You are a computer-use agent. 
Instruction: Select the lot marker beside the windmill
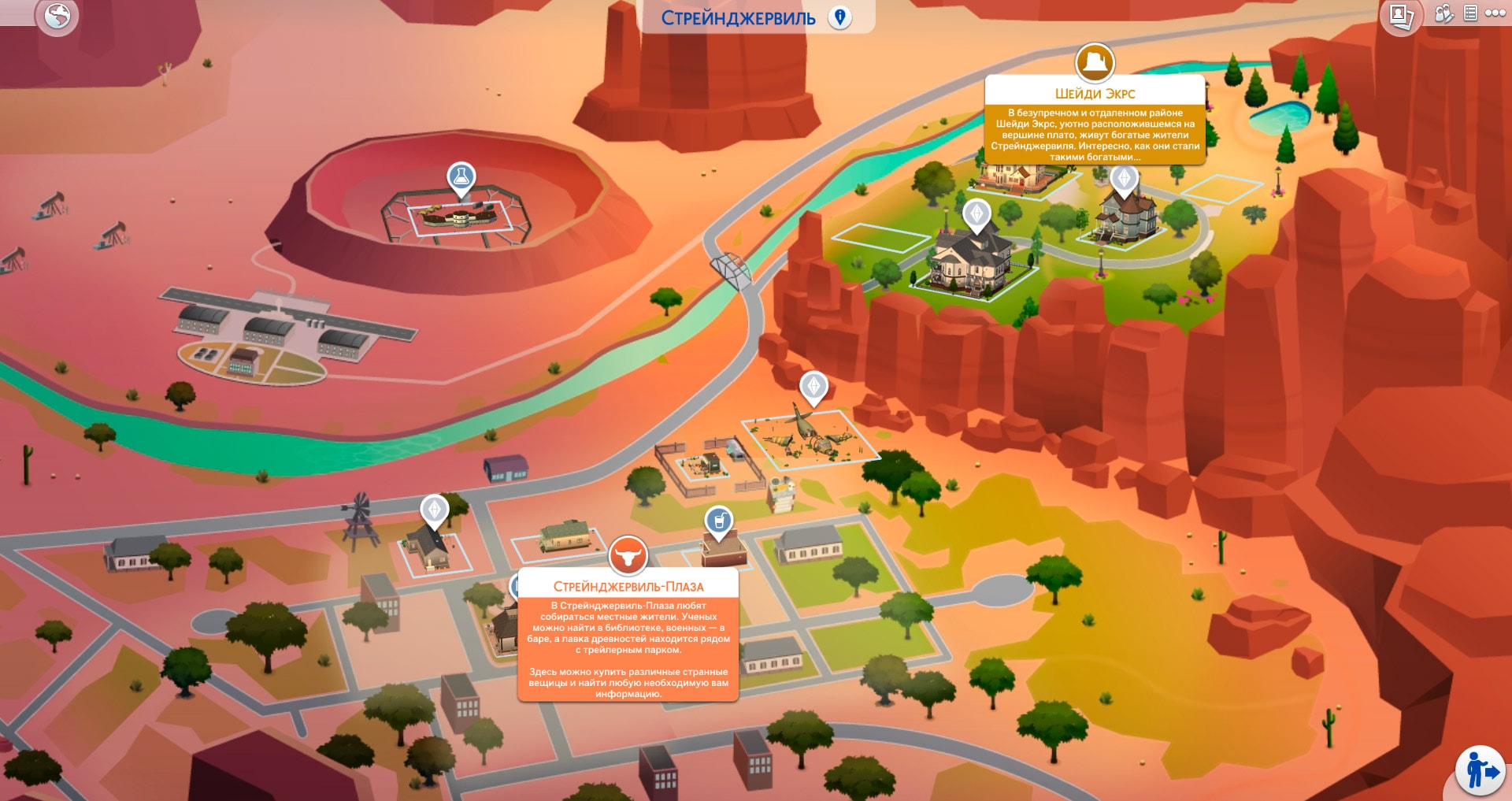point(434,509)
